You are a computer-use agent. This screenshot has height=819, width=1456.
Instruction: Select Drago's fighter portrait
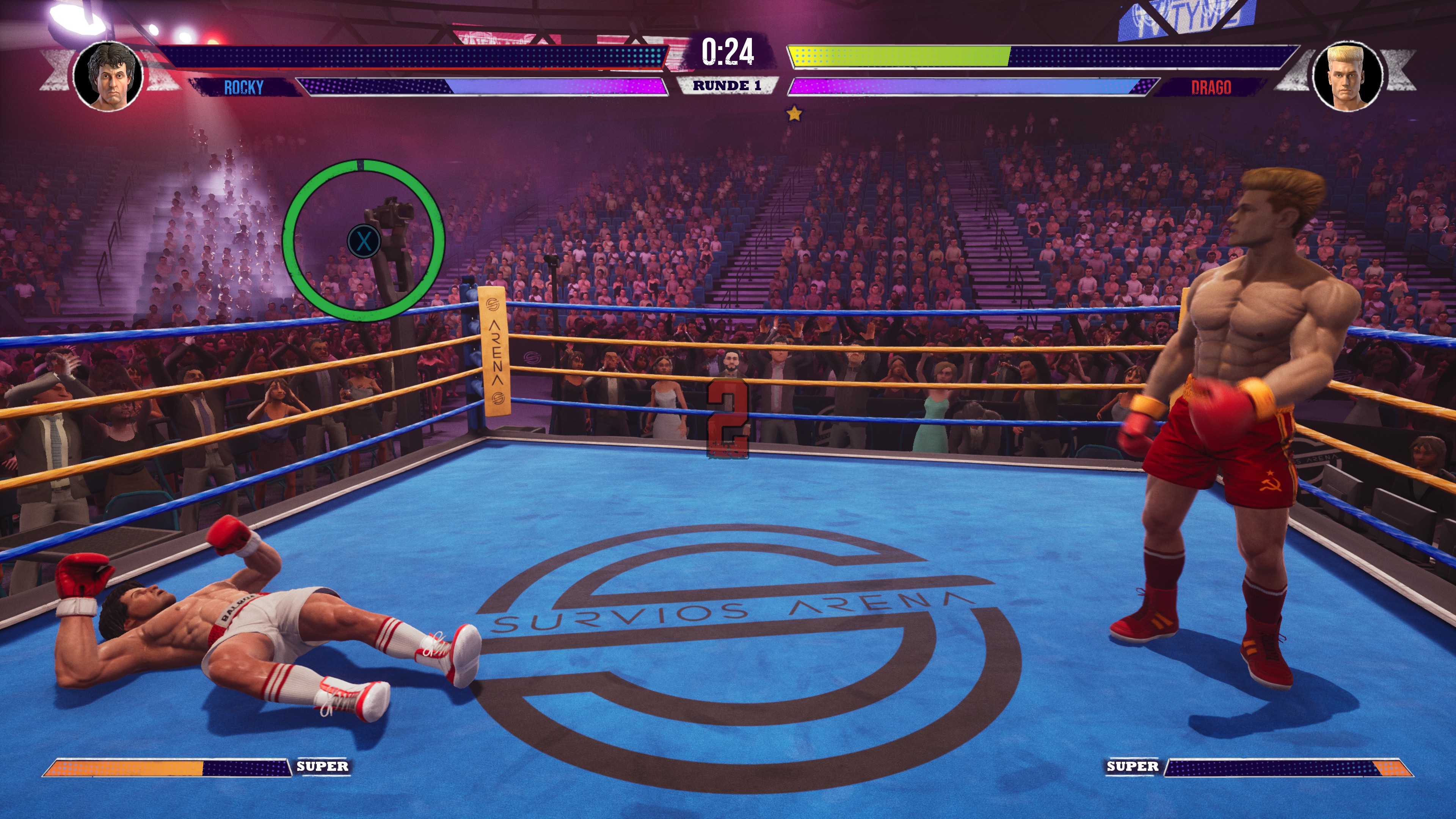click(1348, 76)
